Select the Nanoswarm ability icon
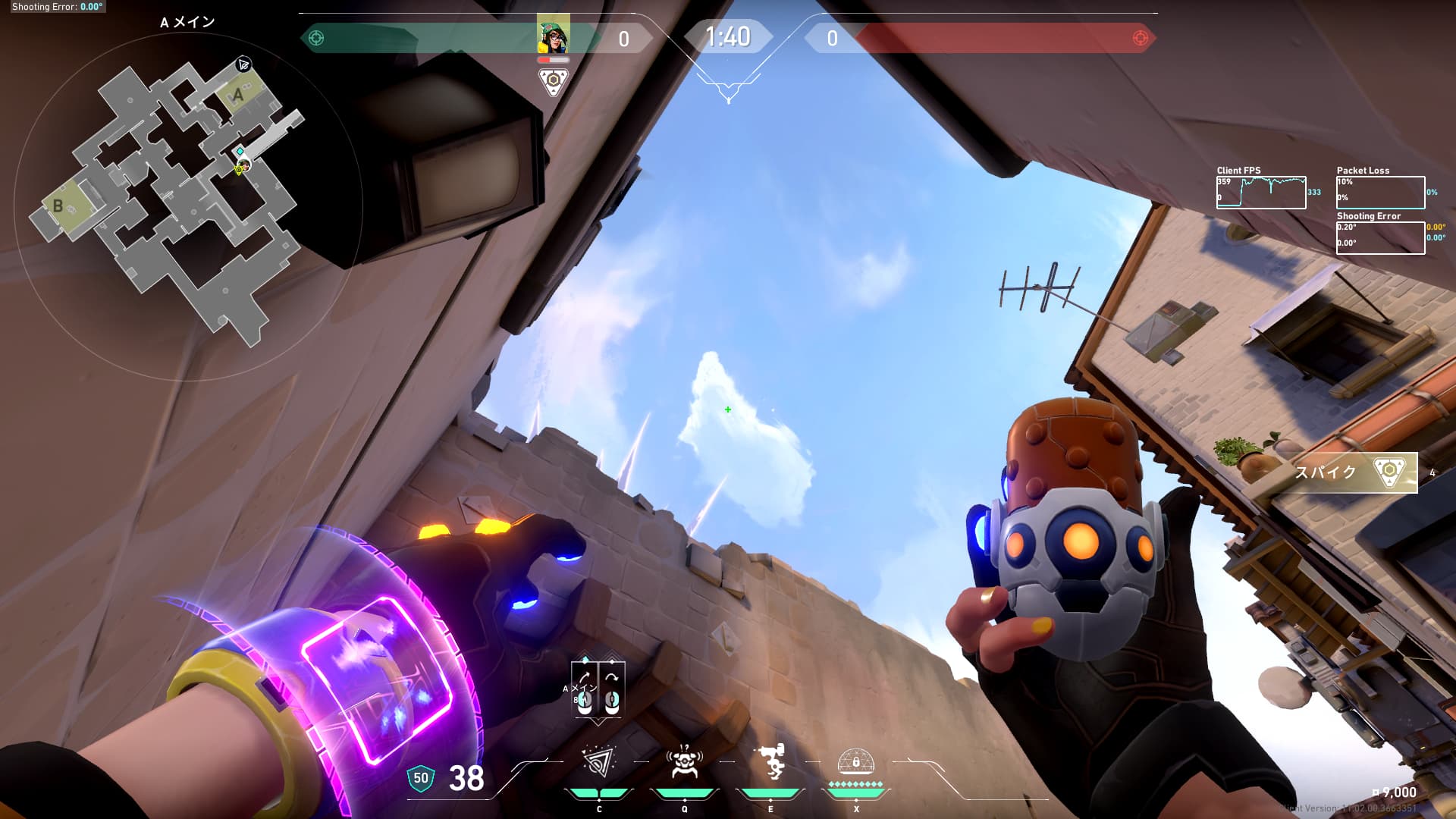 (598, 762)
